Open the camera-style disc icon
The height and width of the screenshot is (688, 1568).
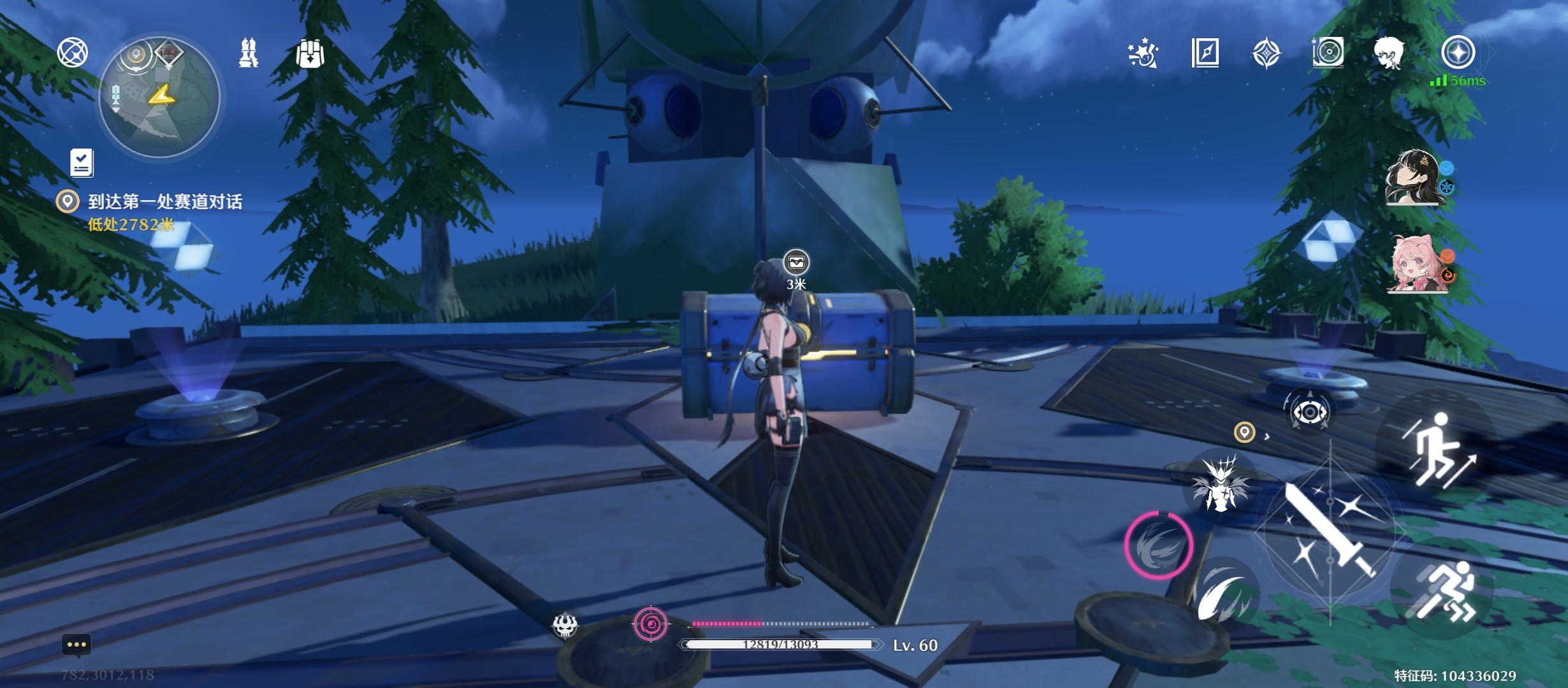point(1328,52)
